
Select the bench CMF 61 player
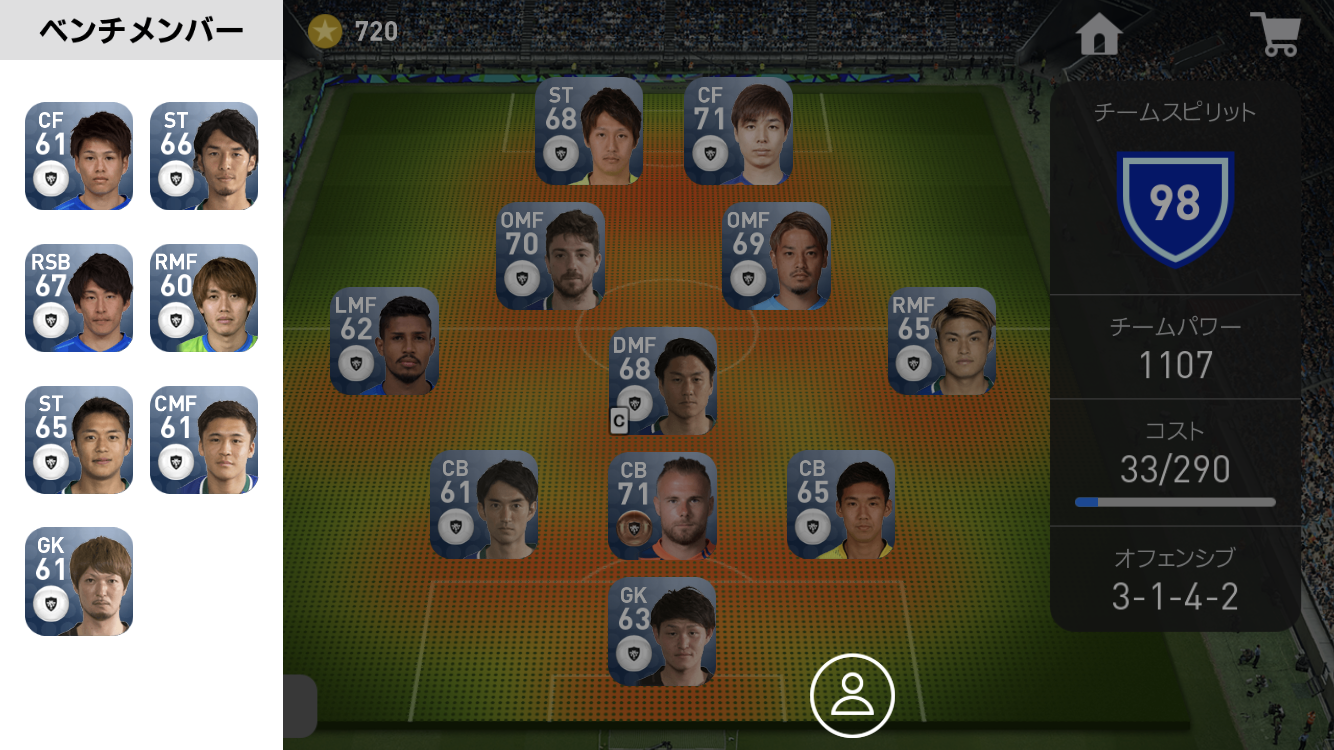(x=204, y=440)
